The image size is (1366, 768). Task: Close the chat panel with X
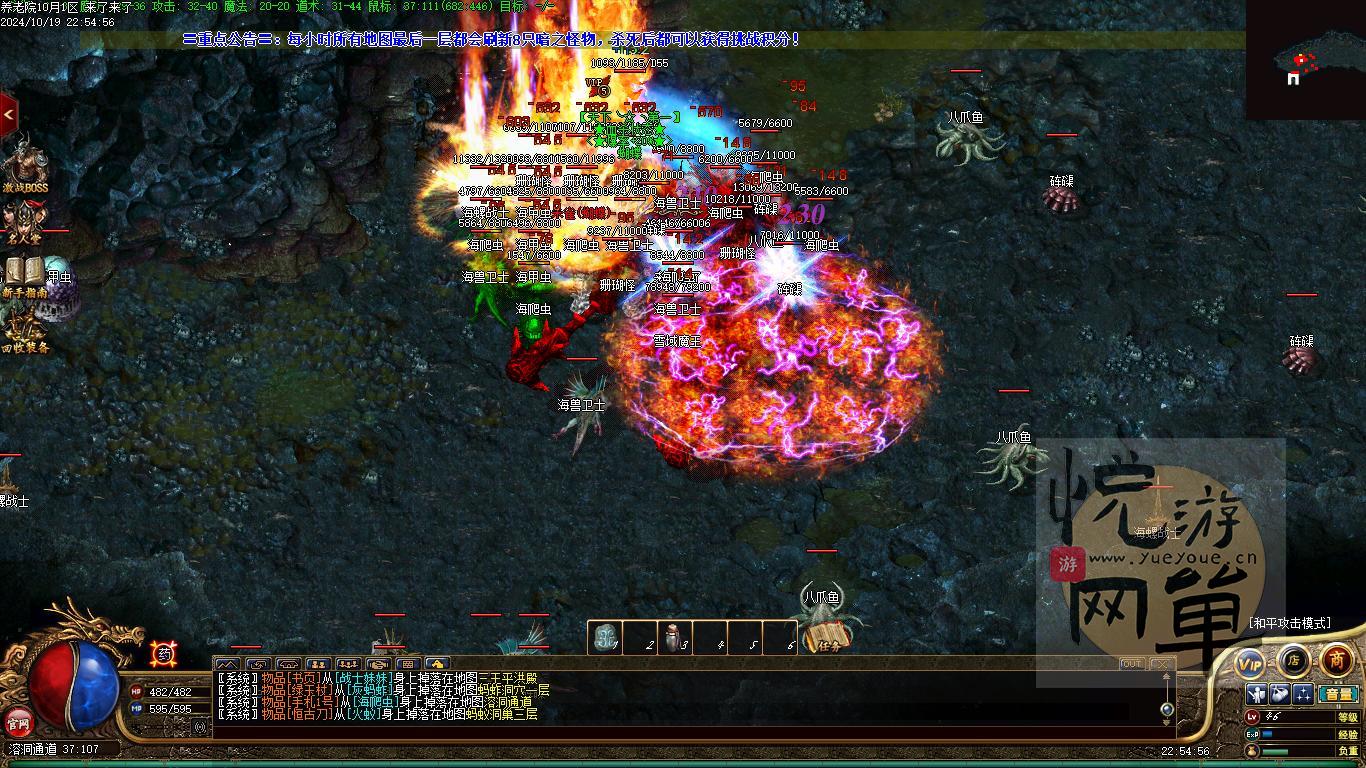click(1160, 664)
